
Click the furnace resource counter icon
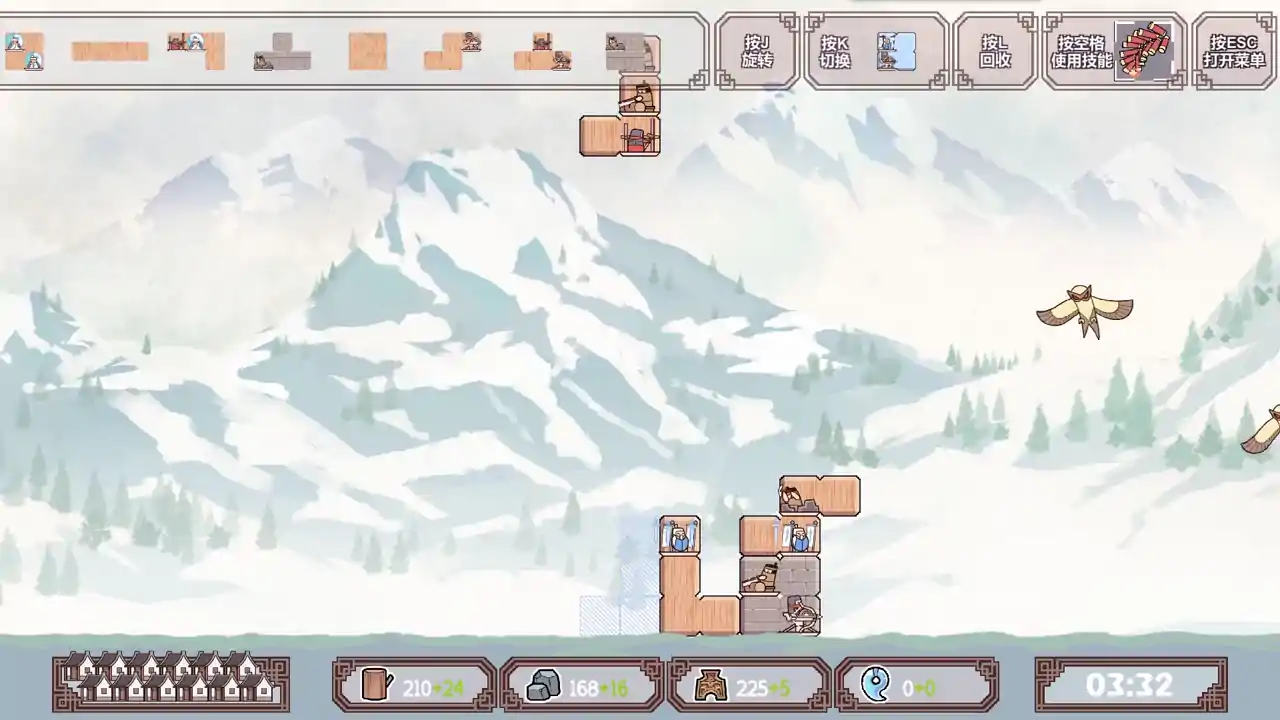[x=711, y=686]
